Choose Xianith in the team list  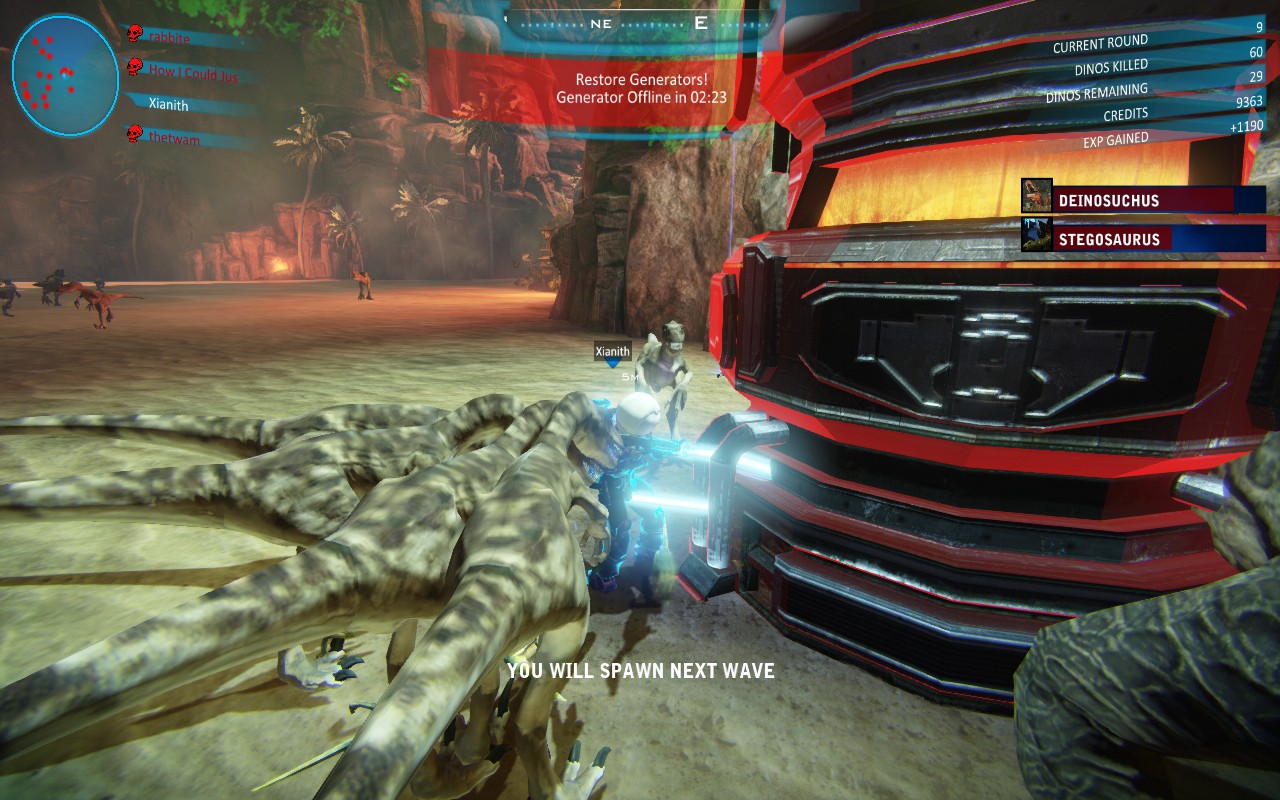[x=168, y=104]
